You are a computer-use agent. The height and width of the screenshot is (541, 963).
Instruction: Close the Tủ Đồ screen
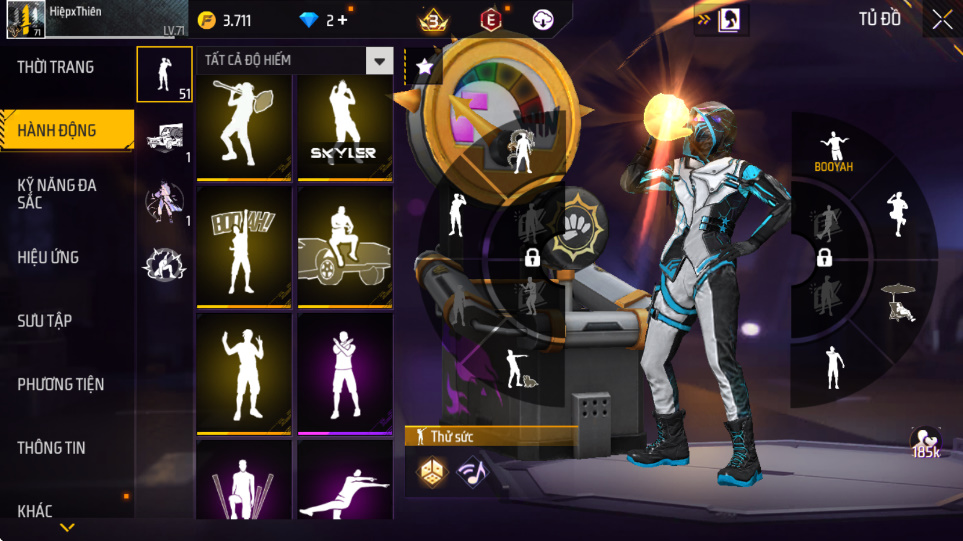tap(942, 20)
